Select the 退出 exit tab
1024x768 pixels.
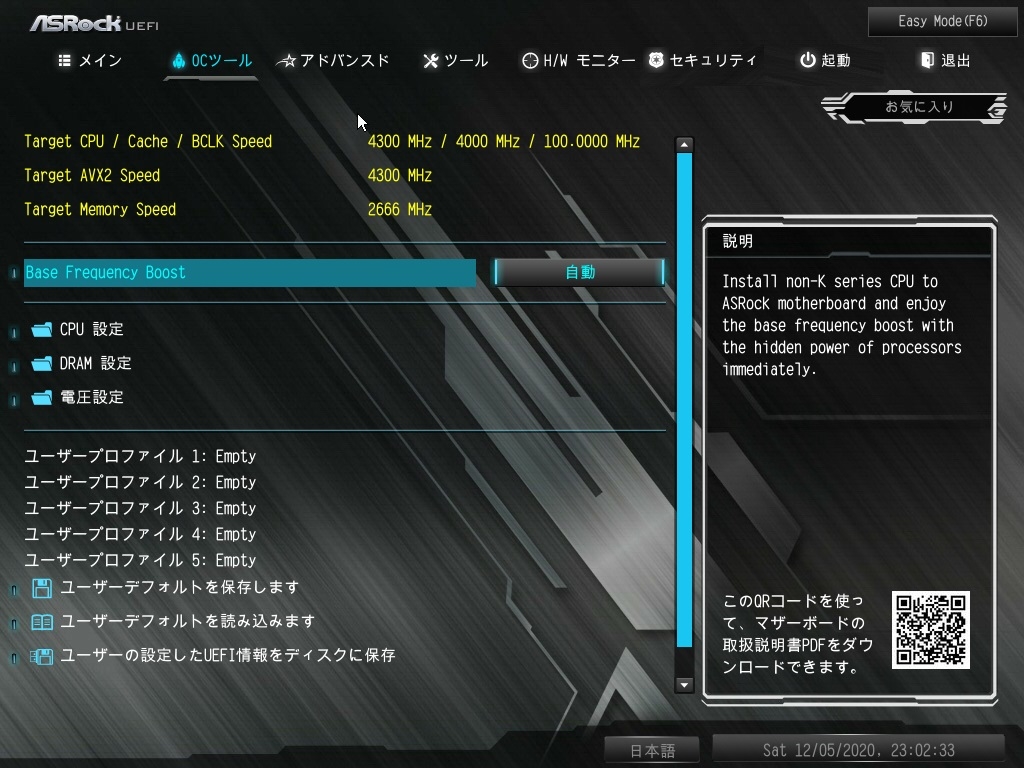[945, 61]
